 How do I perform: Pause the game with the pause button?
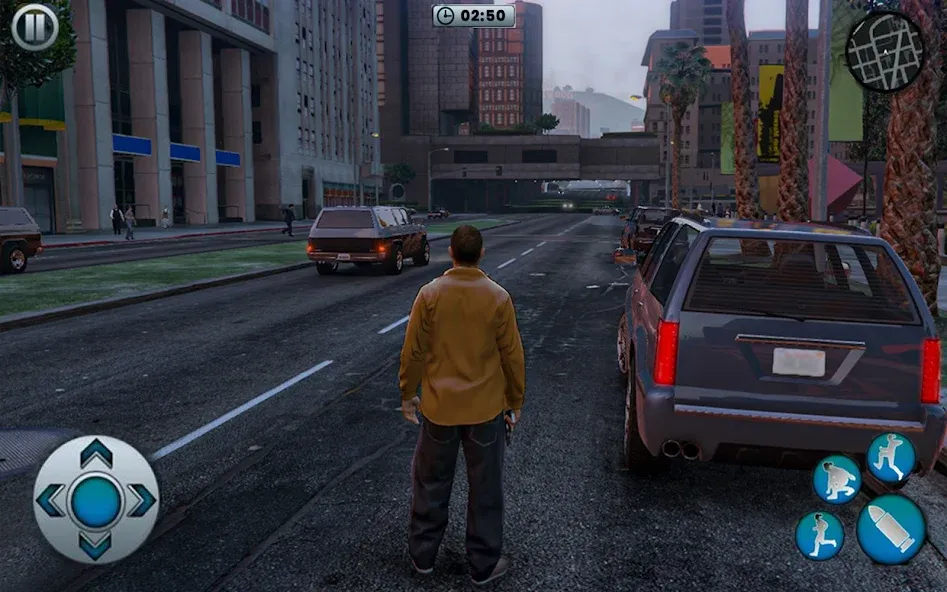tap(35, 27)
